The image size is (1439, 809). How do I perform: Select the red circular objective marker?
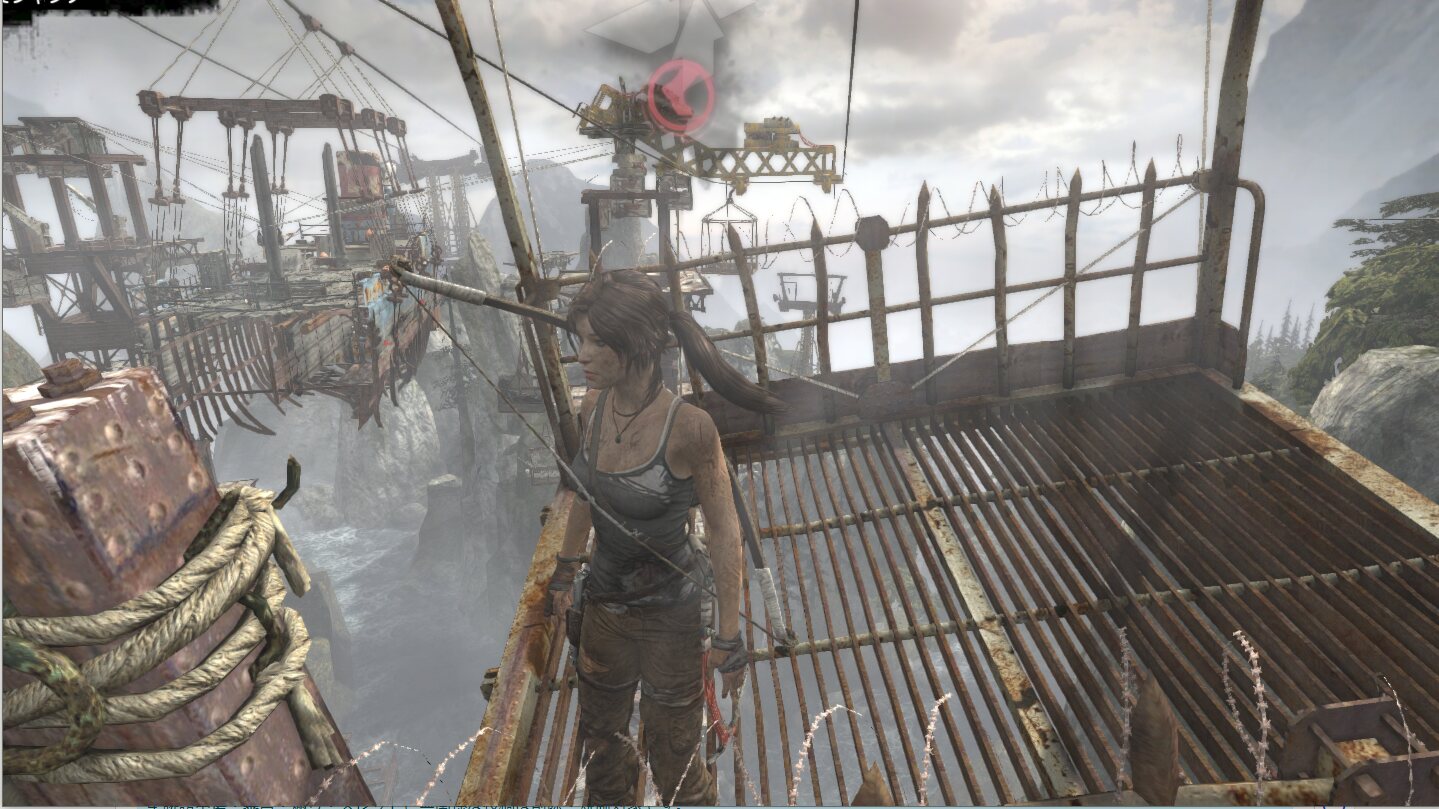click(680, 96)
